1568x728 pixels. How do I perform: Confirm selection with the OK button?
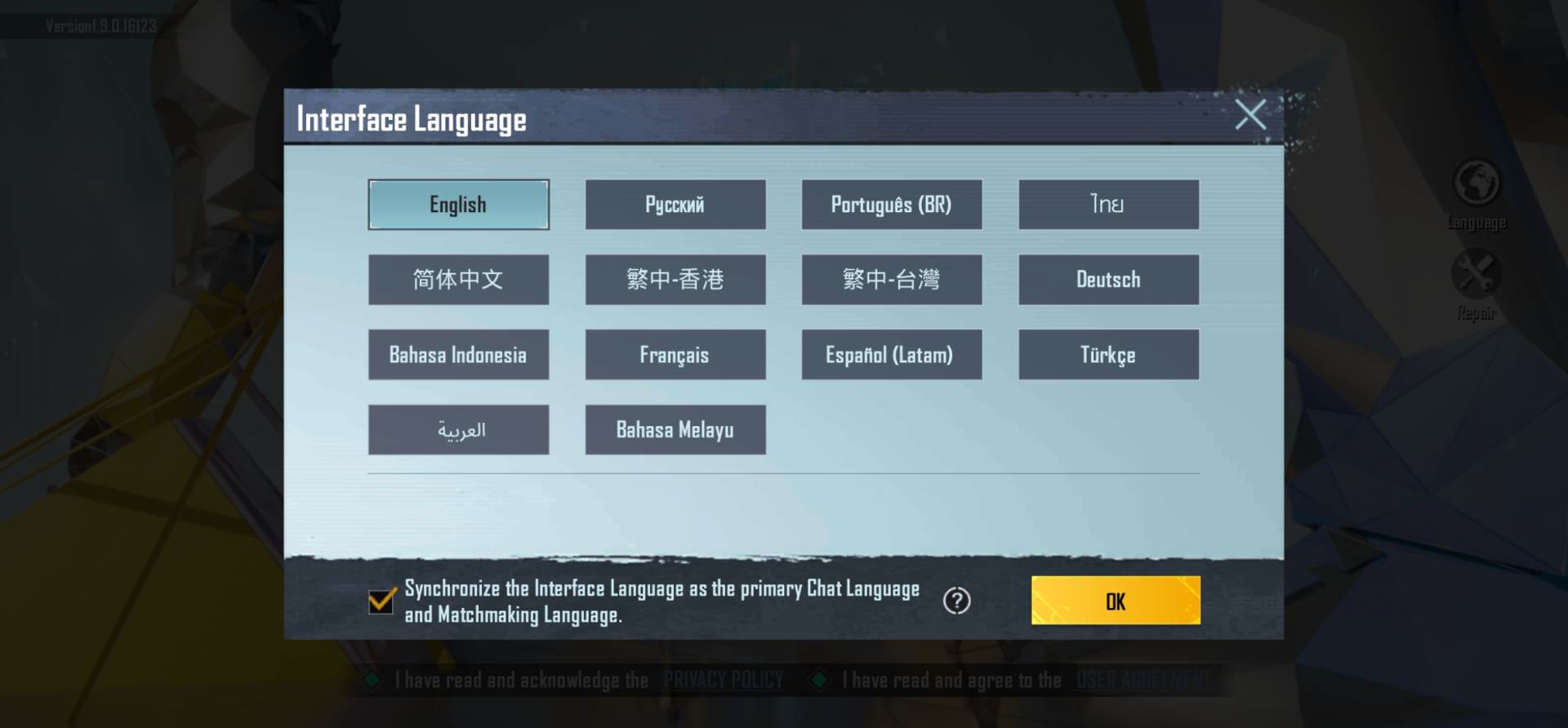[x=1116, y=600]
